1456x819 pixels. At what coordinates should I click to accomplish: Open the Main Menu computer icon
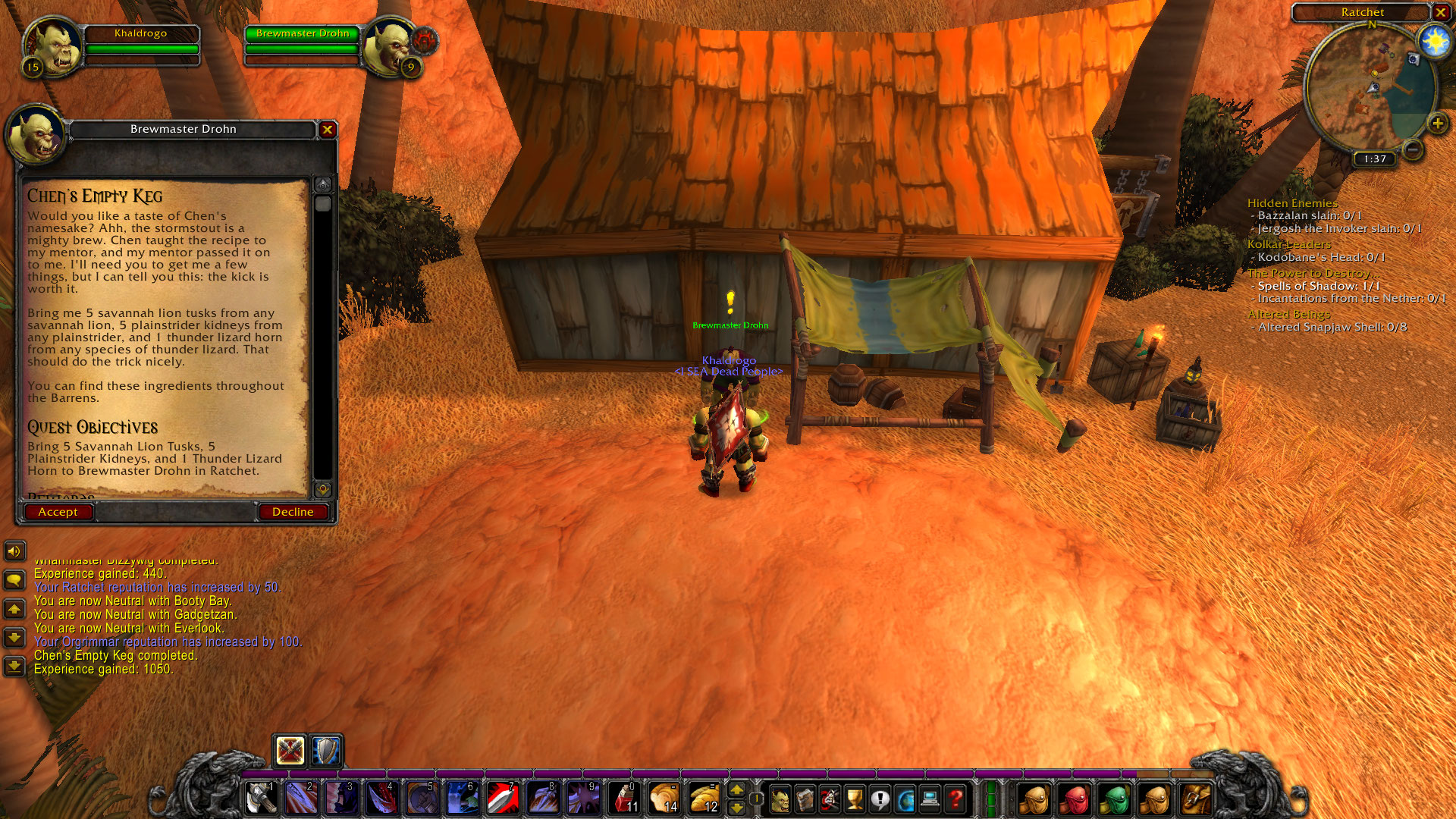coord(928,797)
